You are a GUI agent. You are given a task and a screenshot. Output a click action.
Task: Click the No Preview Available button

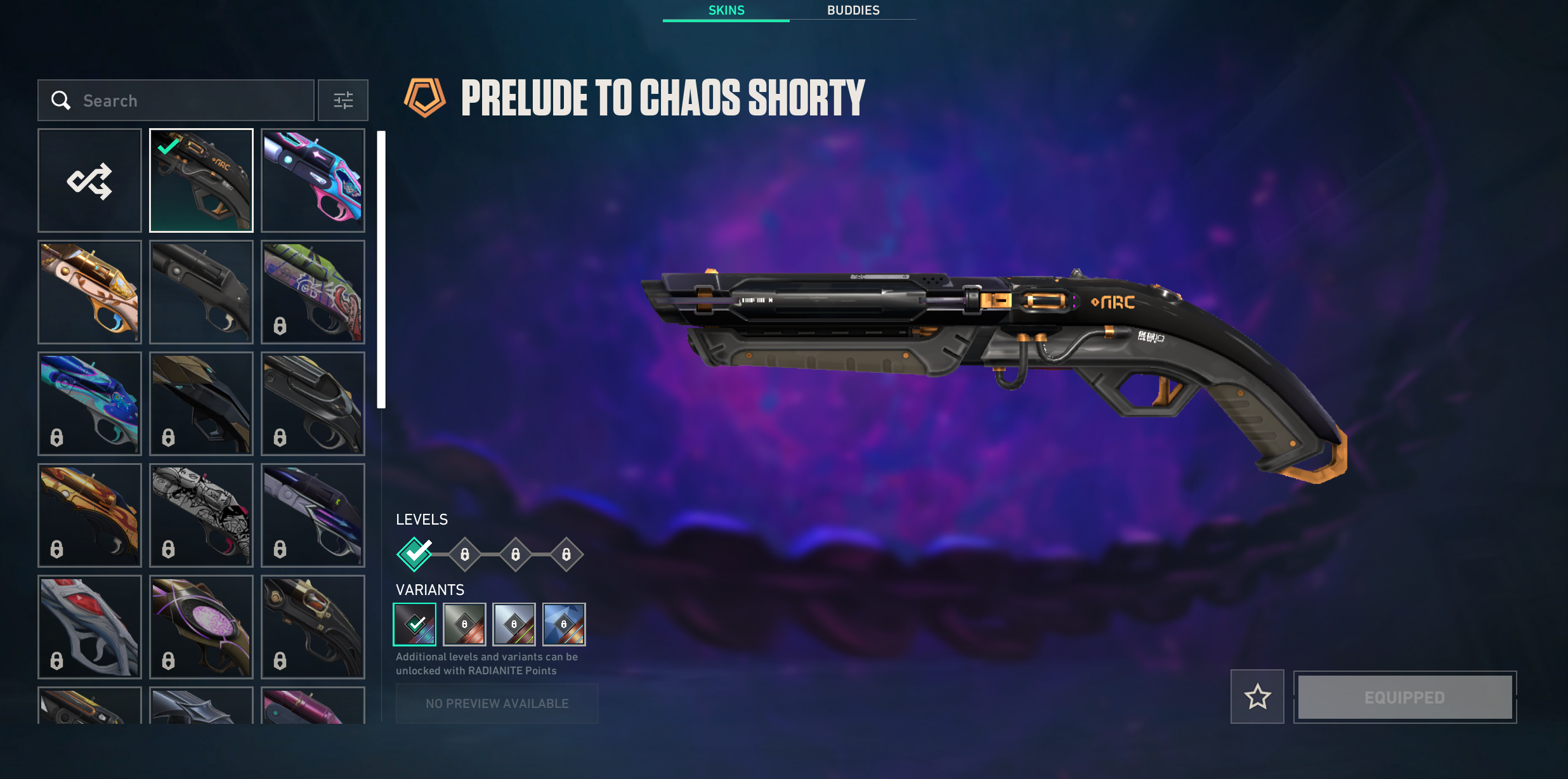pyautogui.click(x=497, y=704)
